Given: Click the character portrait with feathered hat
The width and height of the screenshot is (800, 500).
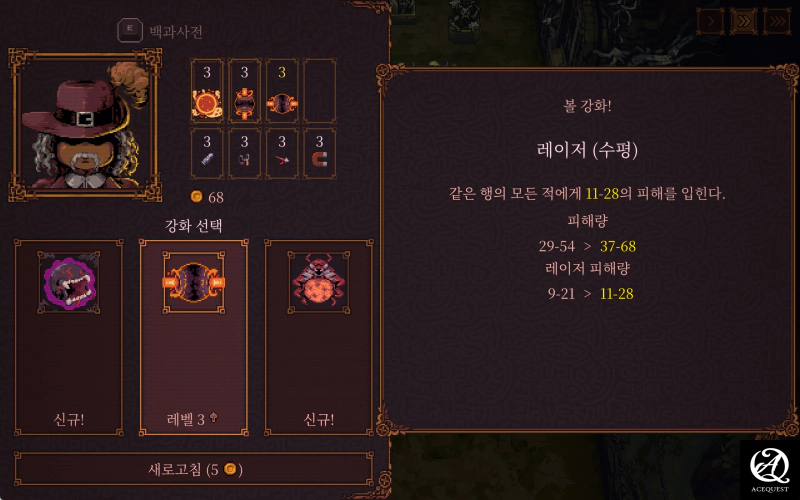Looking at the screenshot, I should click(85, 125).
